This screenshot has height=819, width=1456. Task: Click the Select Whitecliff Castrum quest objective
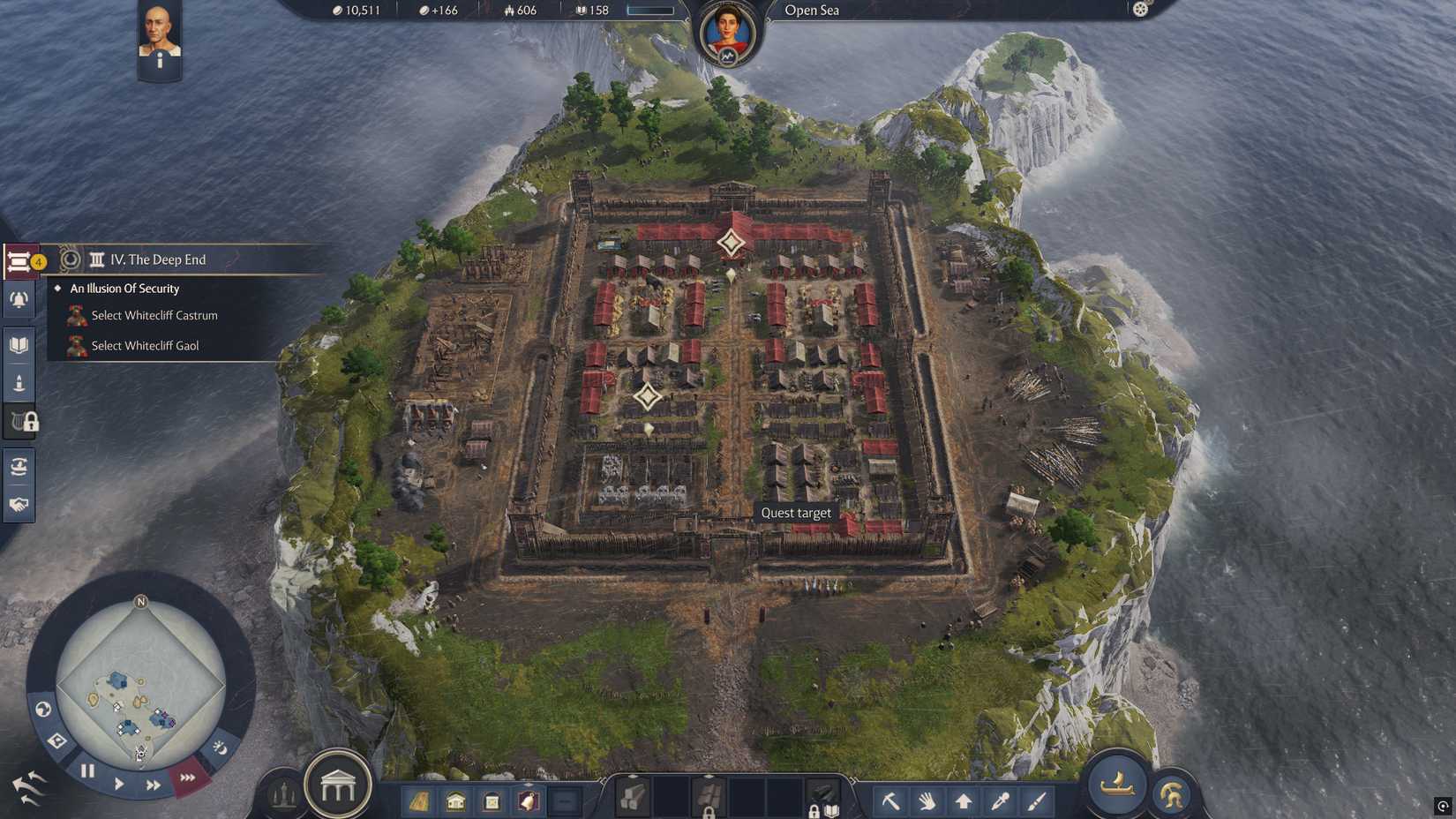[154, 315]
